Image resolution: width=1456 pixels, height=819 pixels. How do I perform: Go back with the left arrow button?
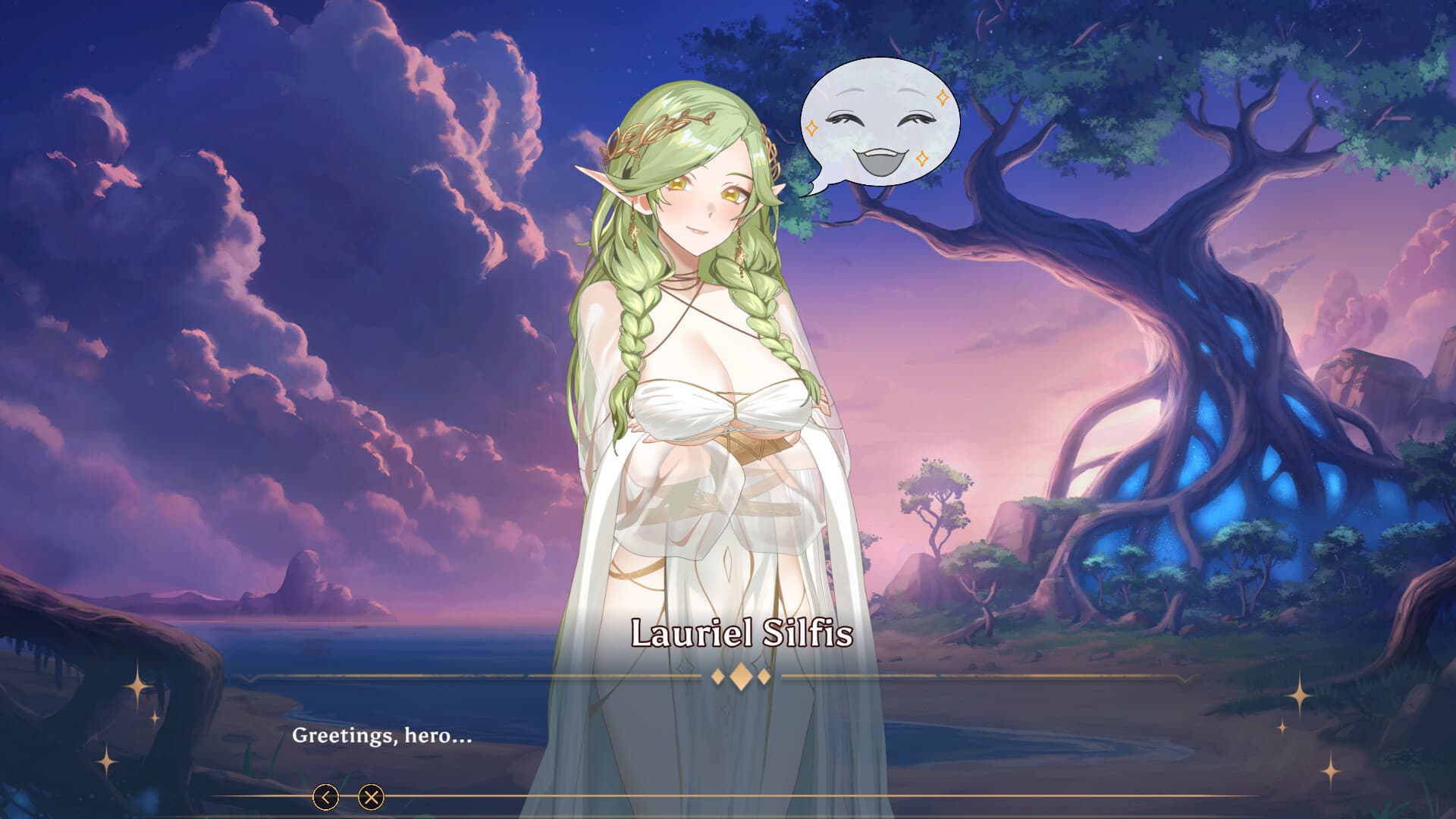[x=326, y=797]
